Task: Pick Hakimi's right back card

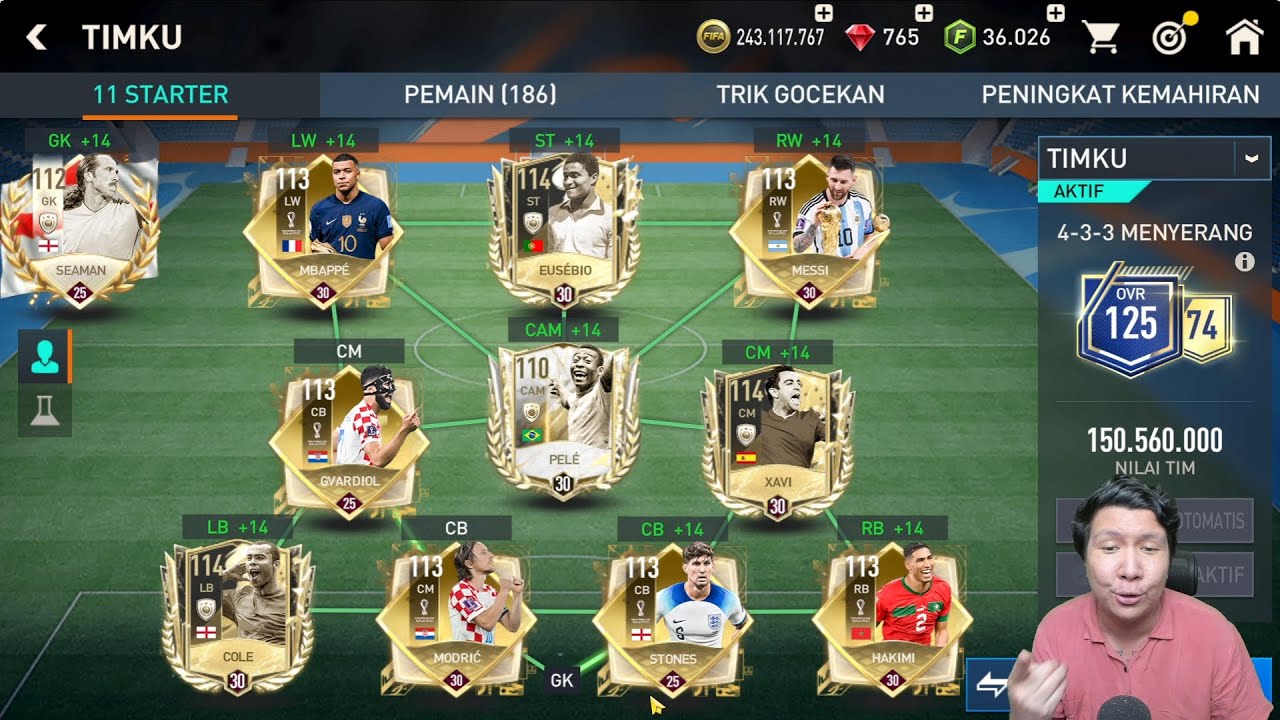Action: click(892, 615)
